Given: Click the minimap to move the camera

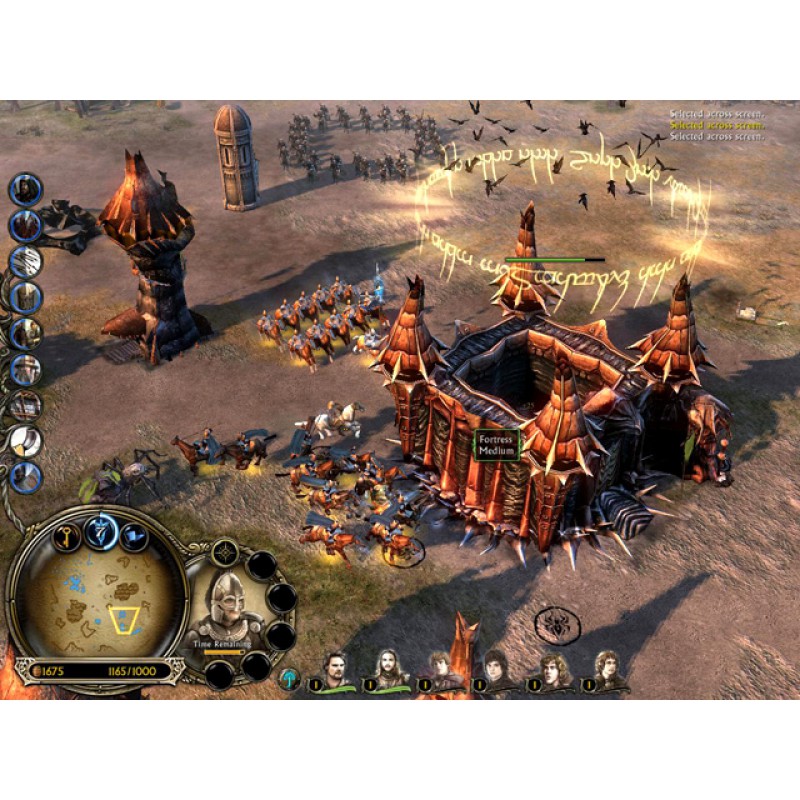Looking at the screenshot, I should (95, 598).
